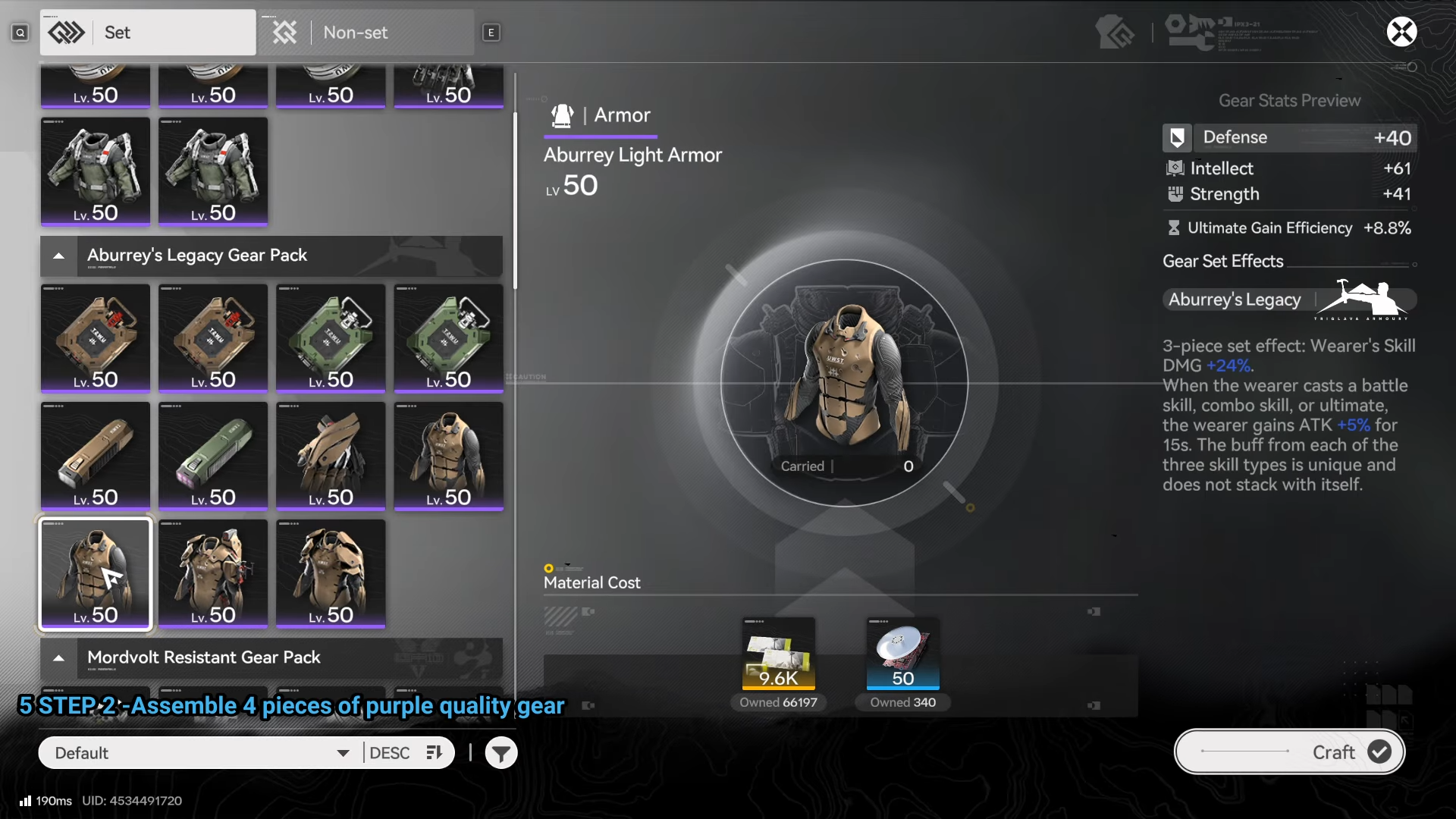Choose the tan gauntlet gear slot
Viewport: 1456px width, 819px height.
(331, 456)
